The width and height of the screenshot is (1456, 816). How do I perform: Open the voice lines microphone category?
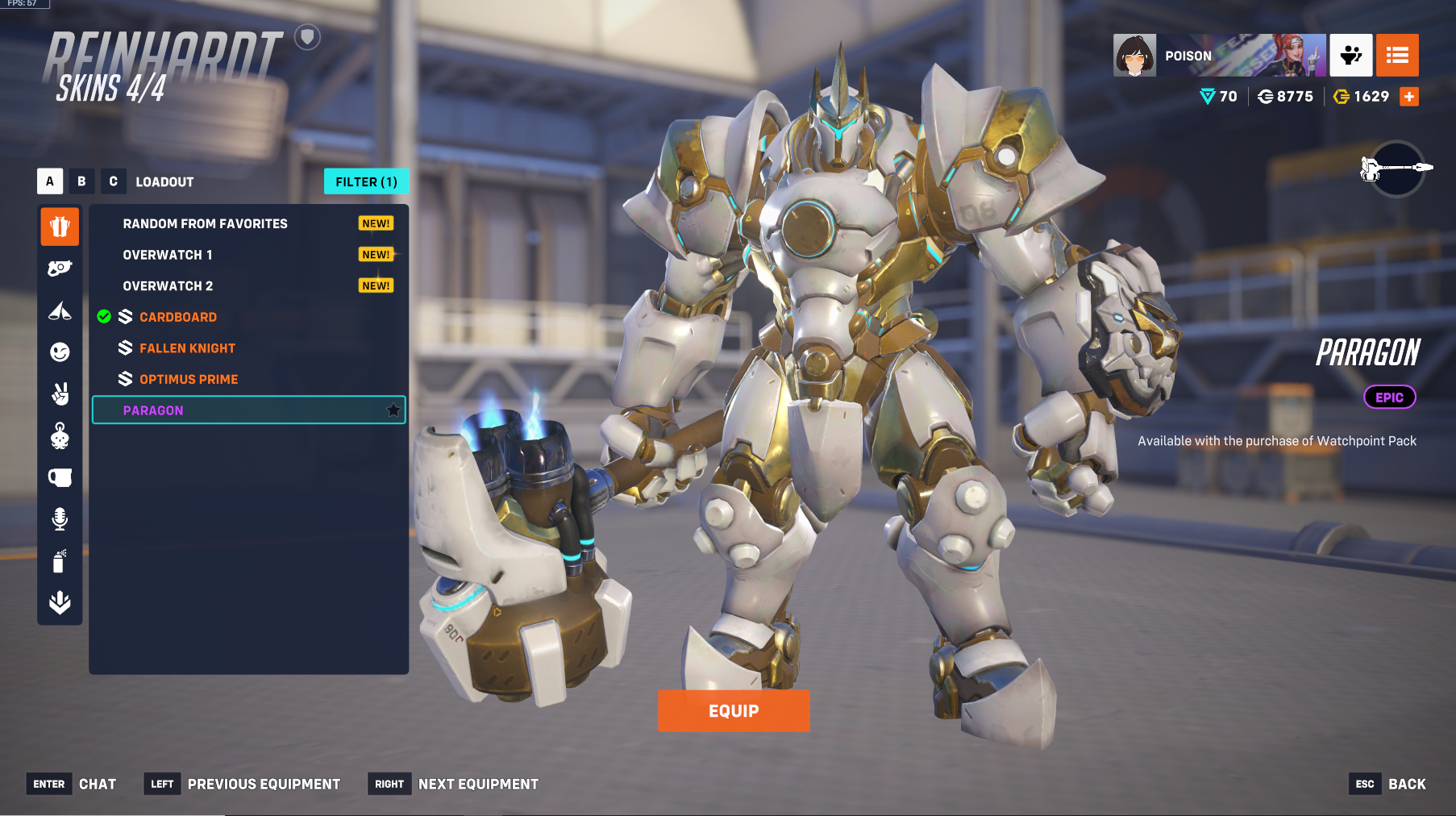[60, 518]
